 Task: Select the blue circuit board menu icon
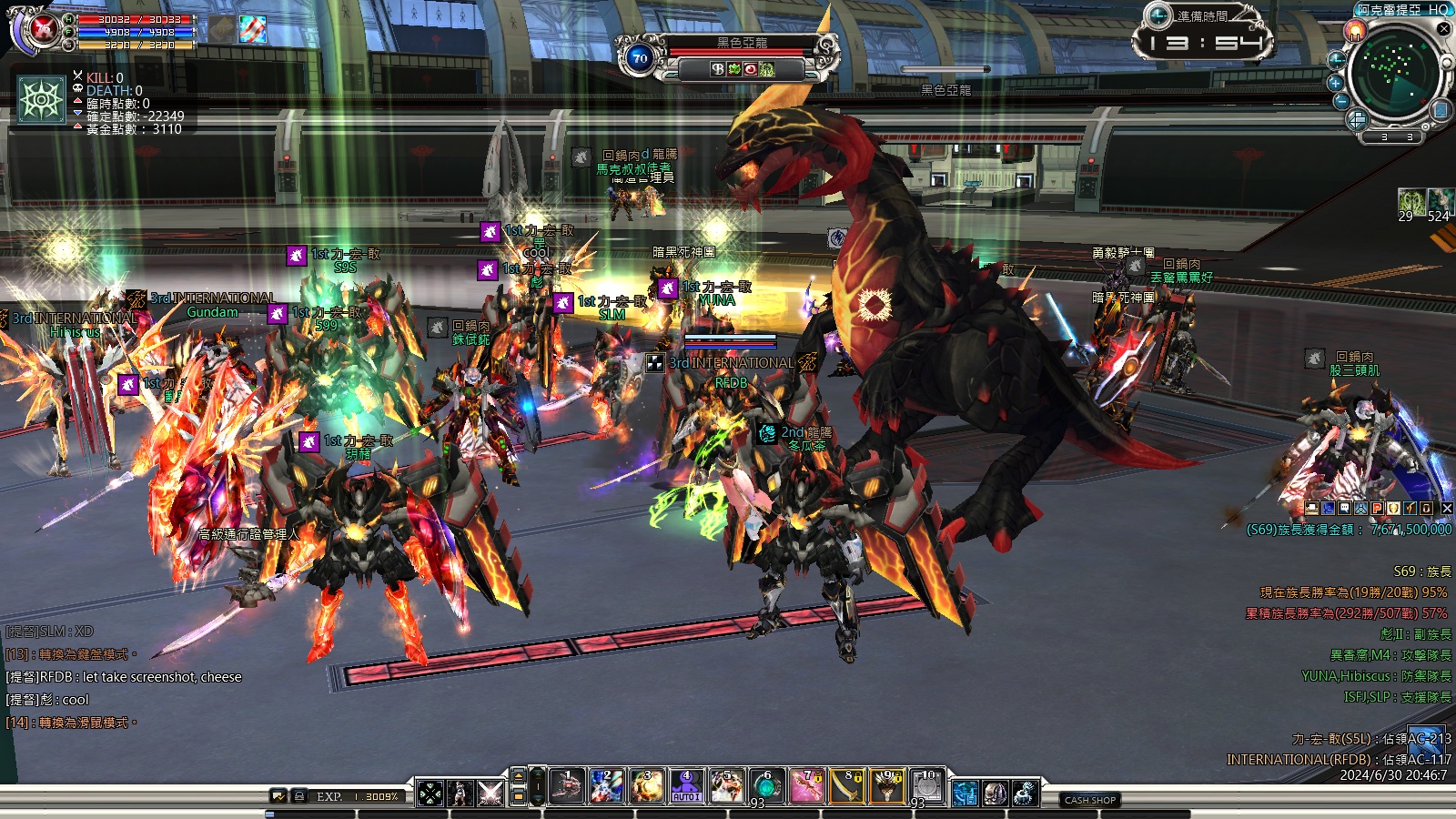point(965,793)
